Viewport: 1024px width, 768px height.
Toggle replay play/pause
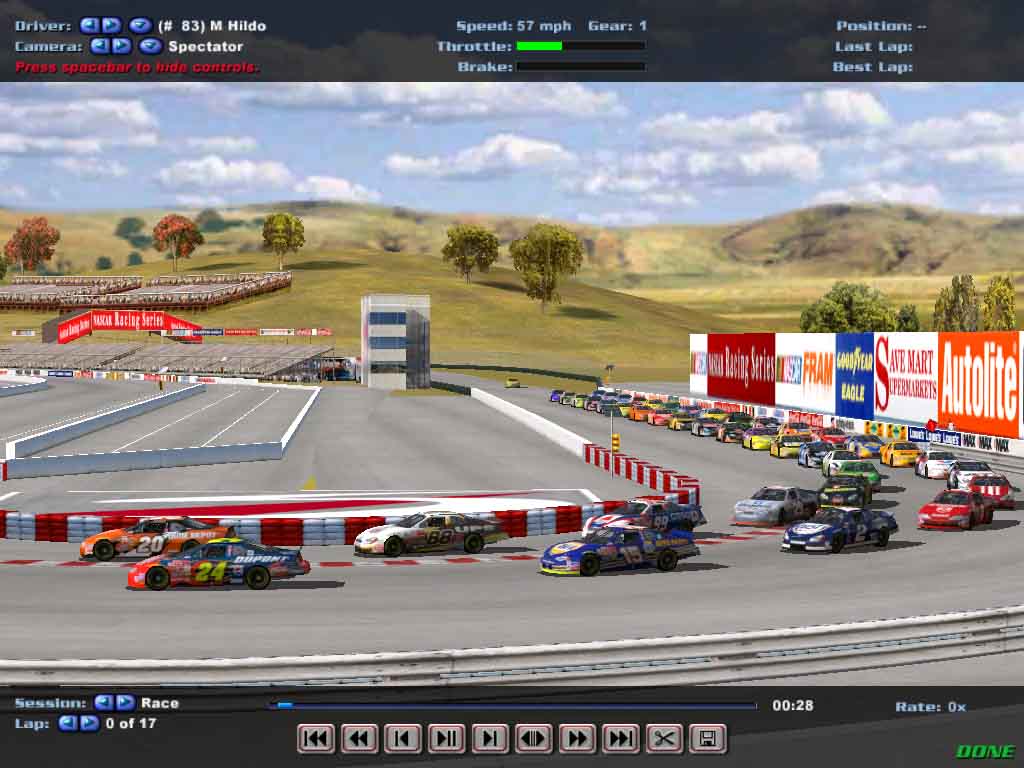tap(446, 739)
